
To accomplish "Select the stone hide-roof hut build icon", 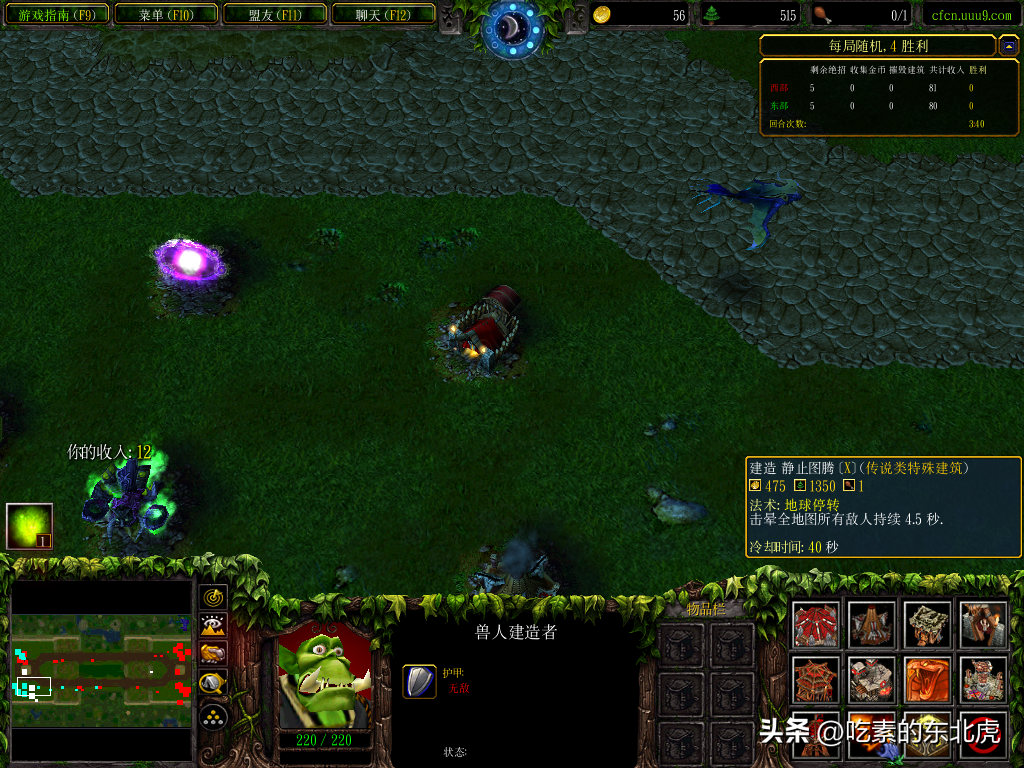I will pyautogui.click(x=928, y=625).
